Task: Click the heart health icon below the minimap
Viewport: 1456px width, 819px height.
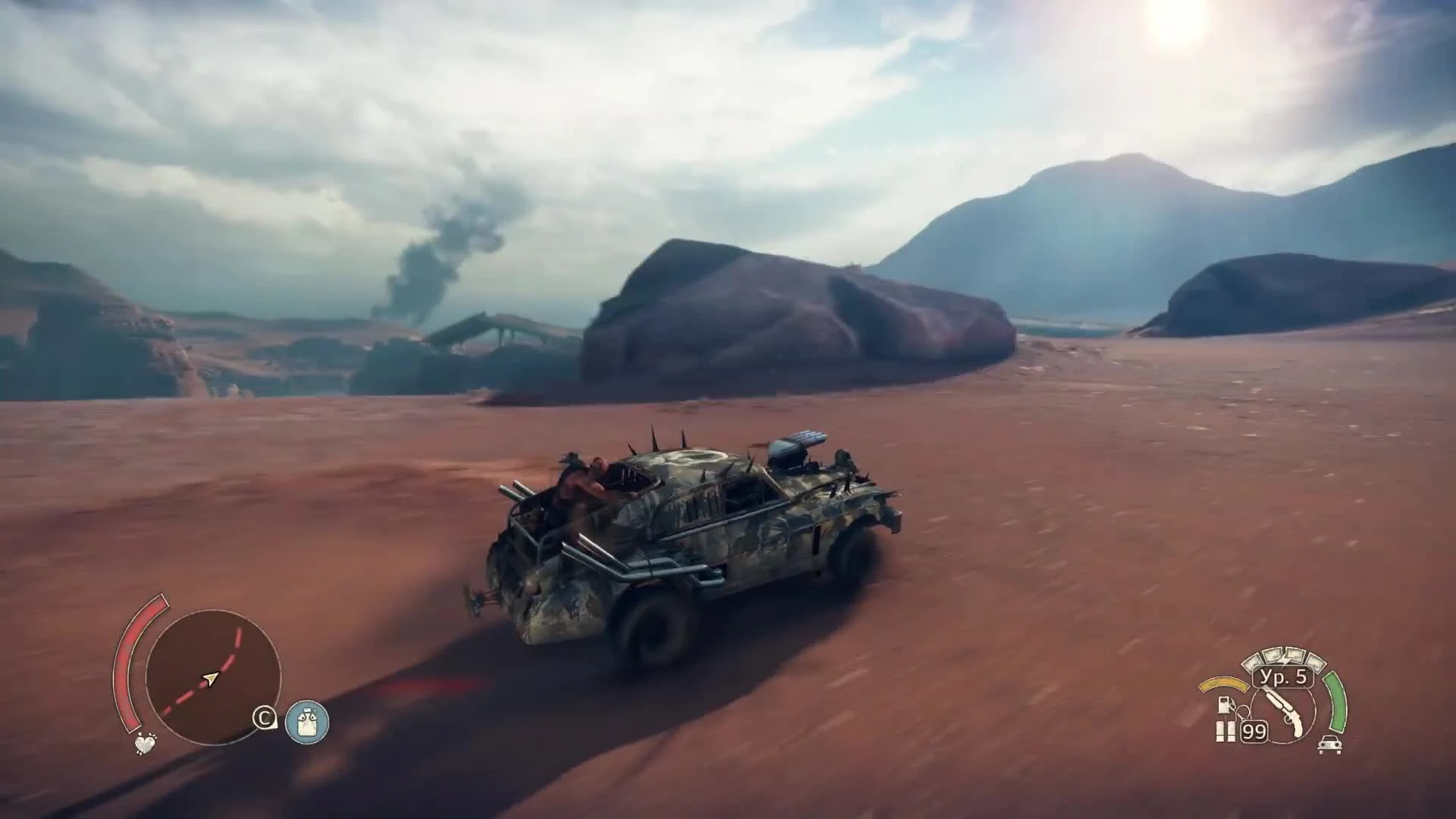Action: [x=144, y=745]
